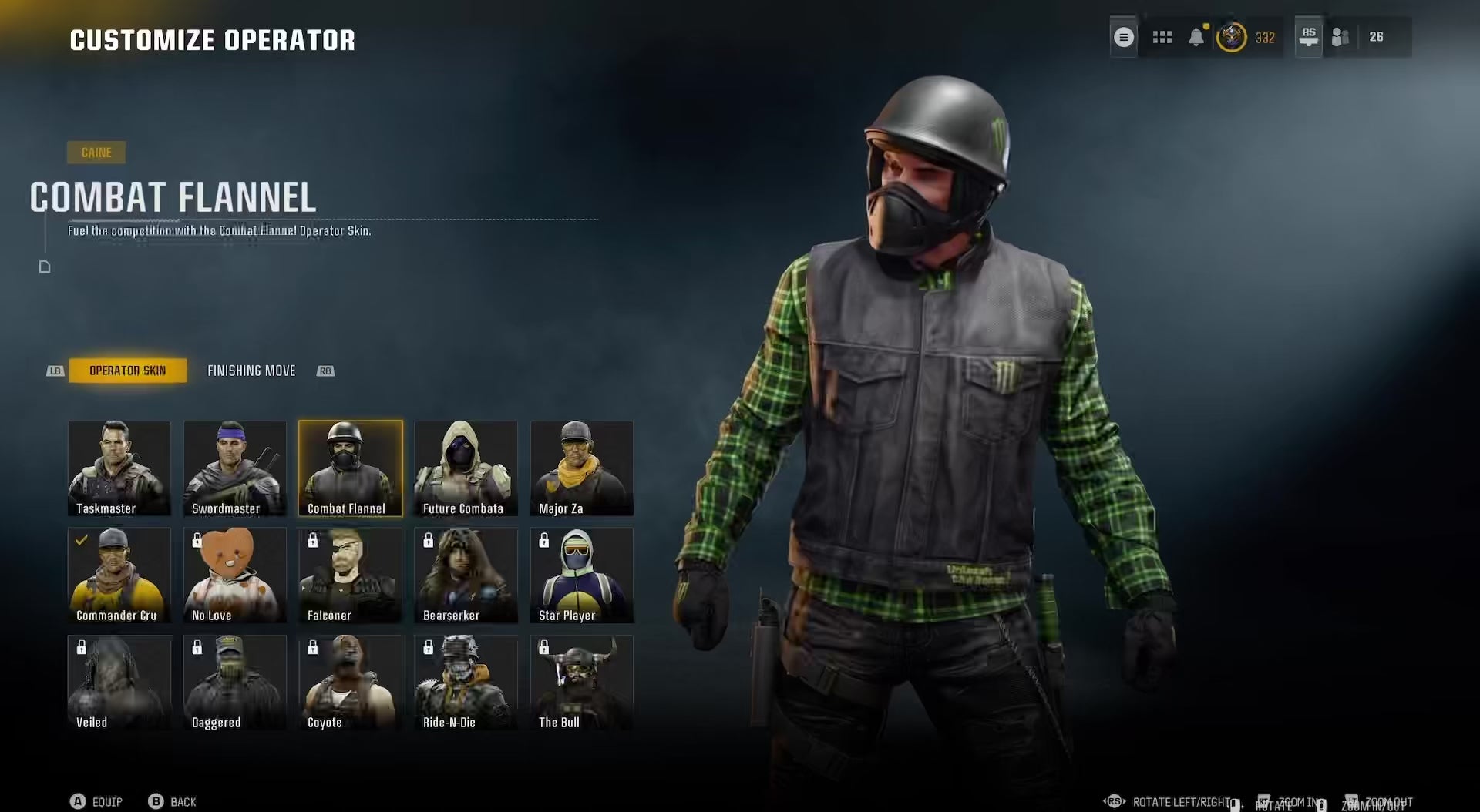Open the social friends list icon

point(1340,37)
